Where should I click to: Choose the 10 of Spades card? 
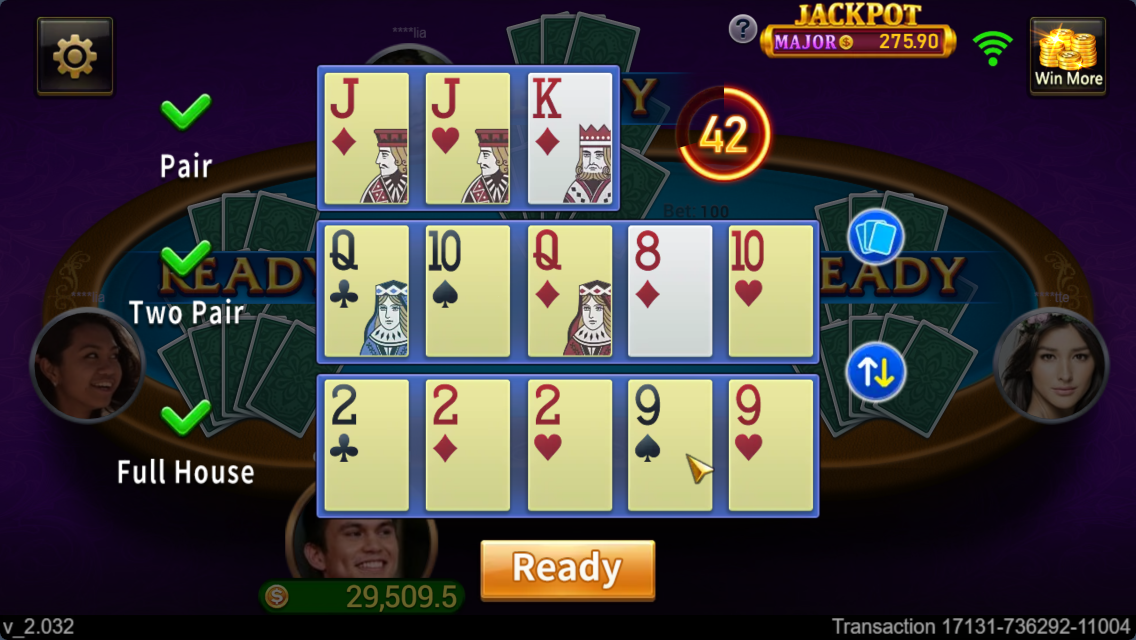coord(468,291)
